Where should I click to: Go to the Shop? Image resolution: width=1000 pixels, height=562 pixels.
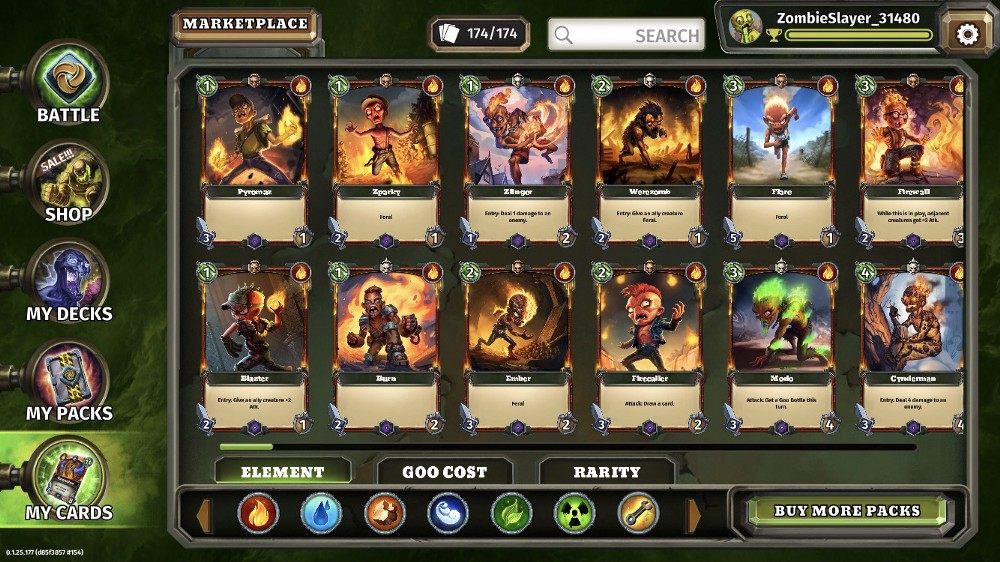(x=68, y=183)
